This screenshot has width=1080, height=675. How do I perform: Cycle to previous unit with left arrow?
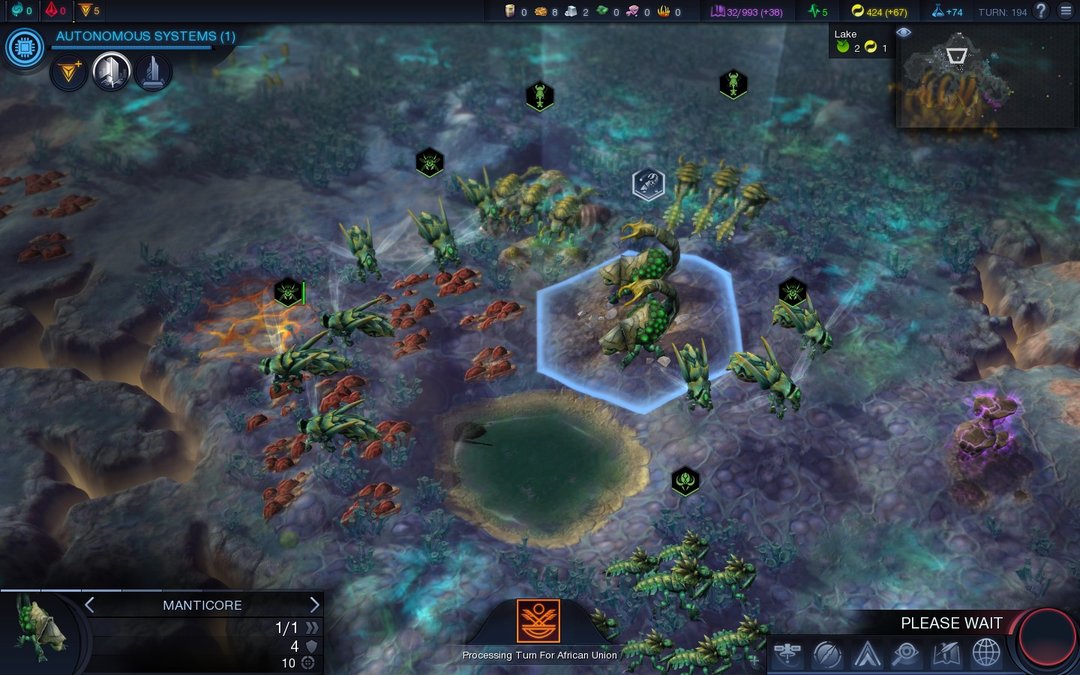coord(89,605)
